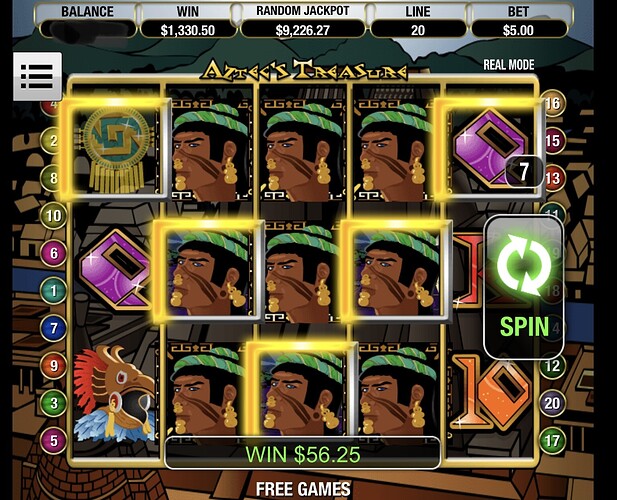
Task: Click payline marker 10
Action: (53, 215)
